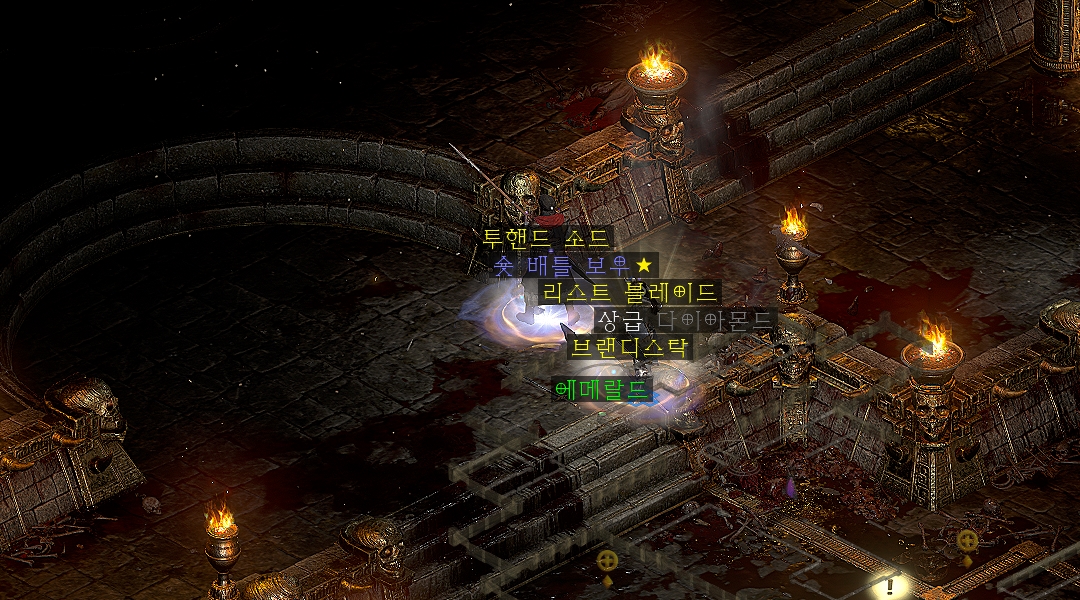Image resolution: width=1080 pixels, height=600 pixels.
Task: Pick up the yellow 투핸드 소드 label
Action: coord(545,239)
